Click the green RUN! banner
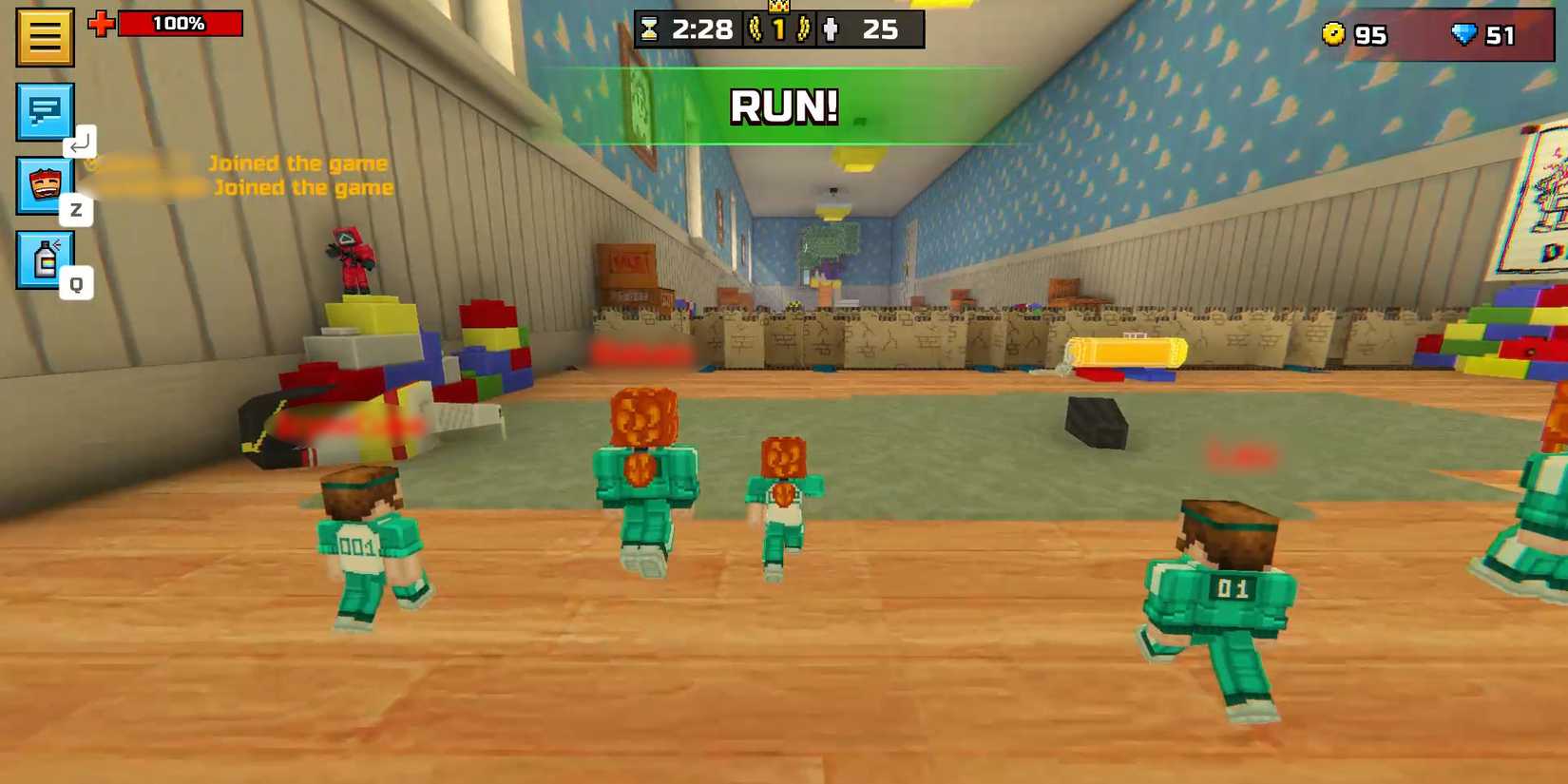 783,106
